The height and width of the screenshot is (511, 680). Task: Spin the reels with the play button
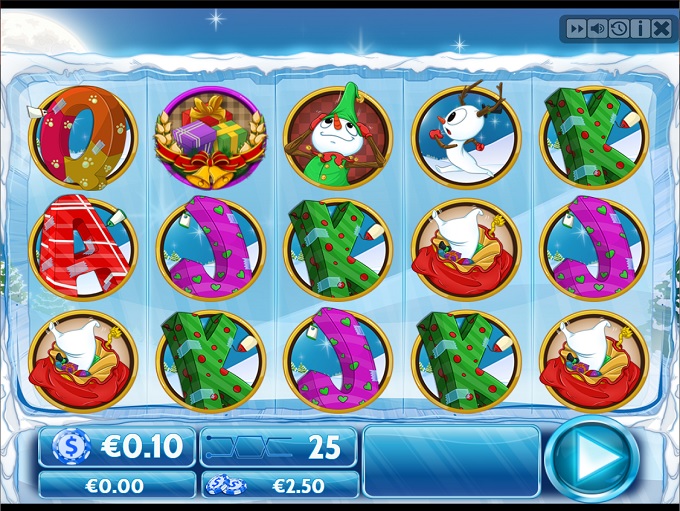point(592,461)
